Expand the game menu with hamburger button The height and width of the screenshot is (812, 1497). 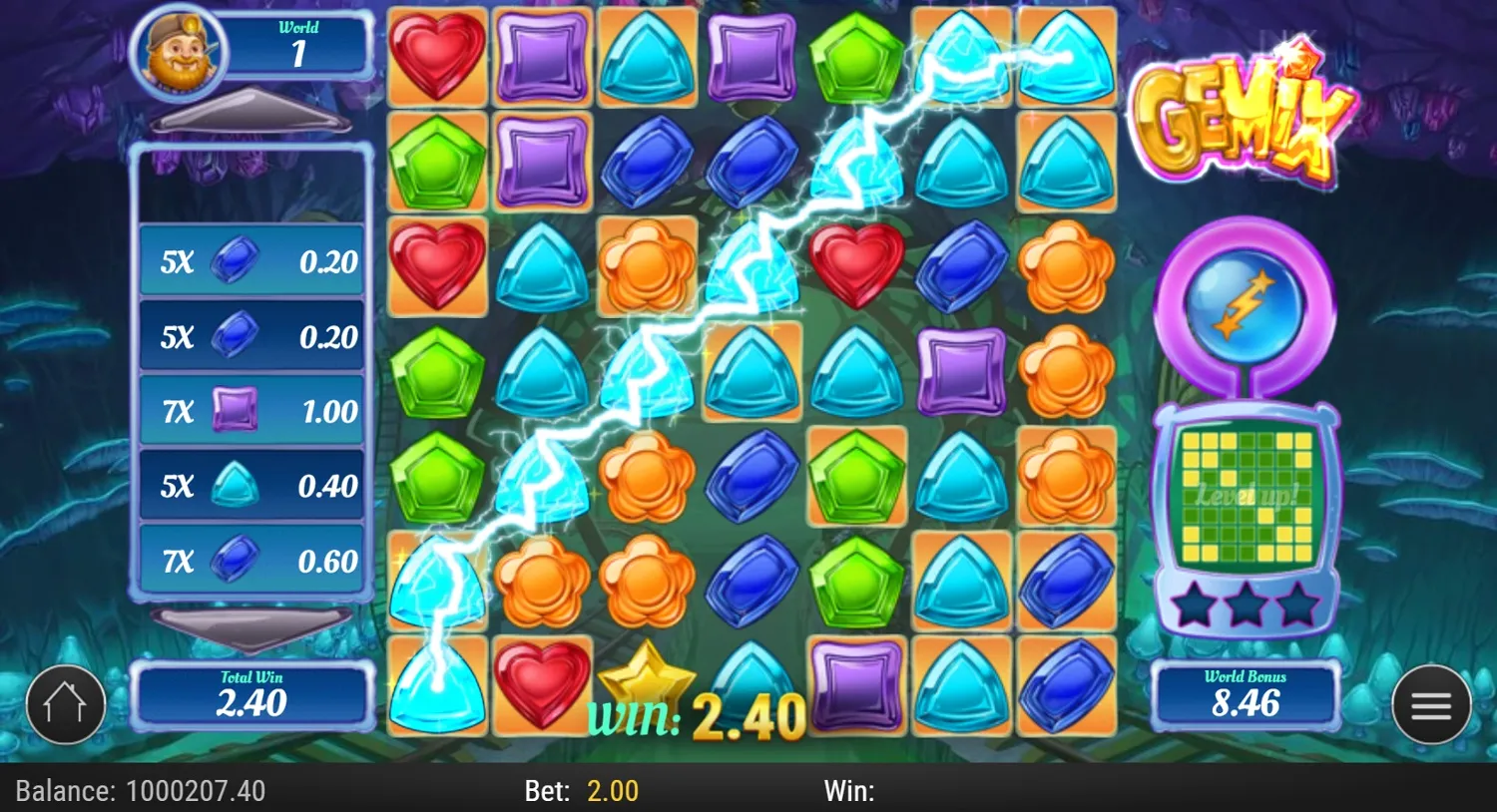(1431, 704)
